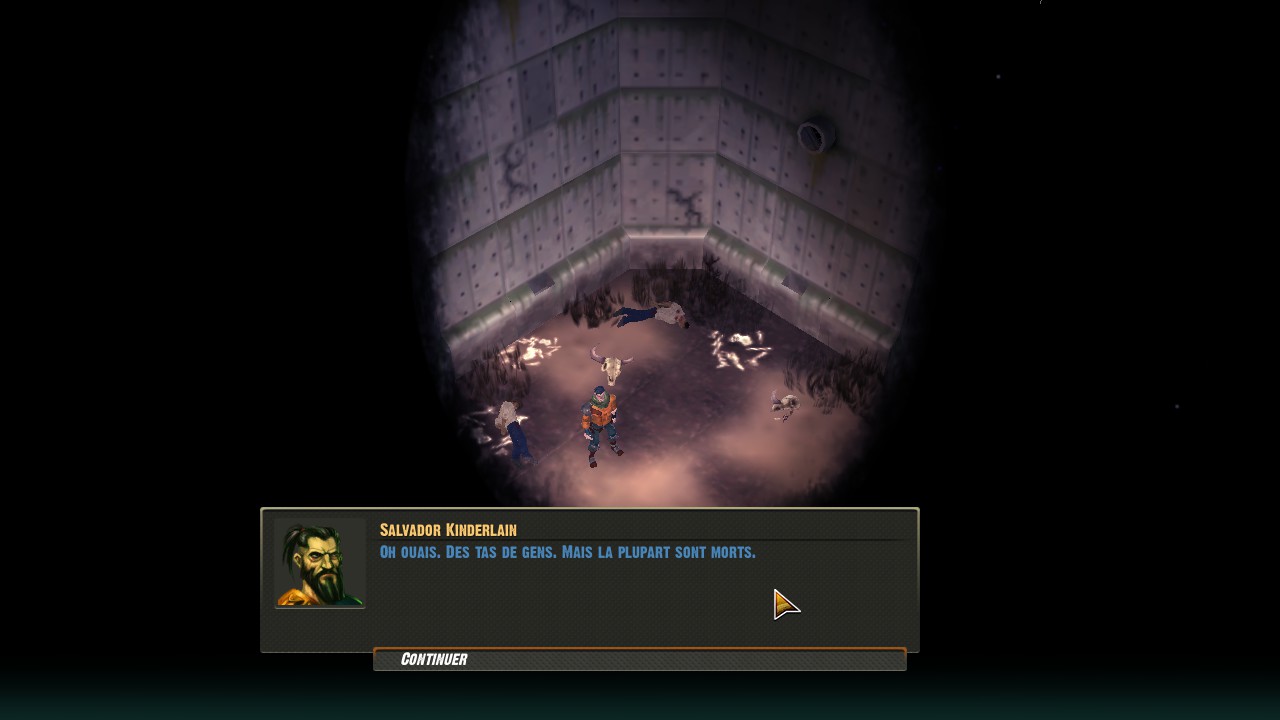1280x720 pixels.
Task: Continue the dialogue with Continuer
Action: pyautogui.click(x=638, y=659)
